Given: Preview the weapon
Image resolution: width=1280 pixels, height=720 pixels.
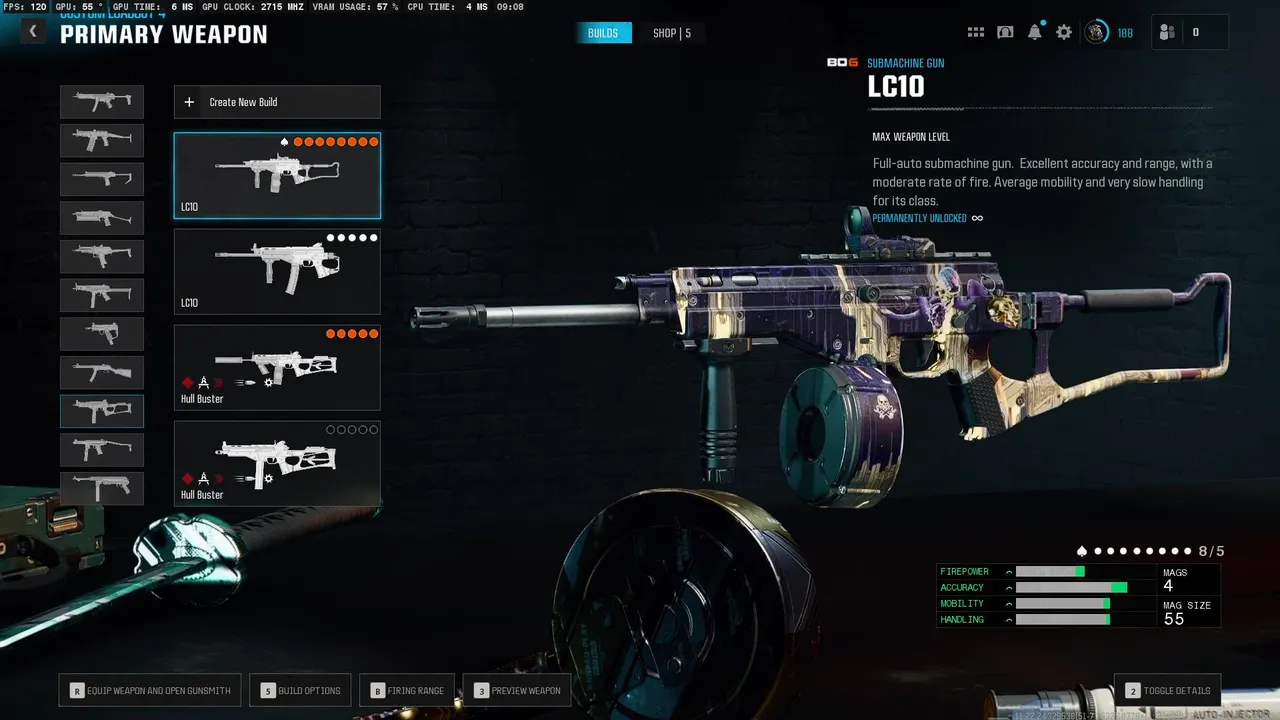Looking at the screenshot, I should (x=517, y=690).
